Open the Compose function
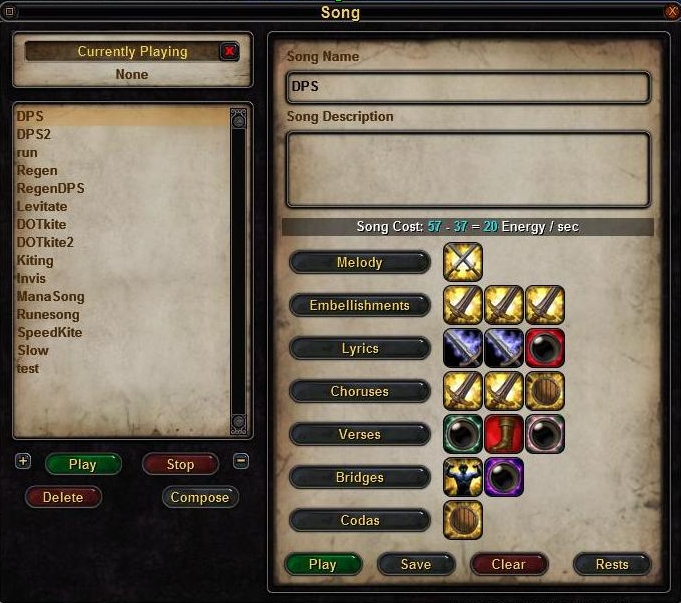 pos(200,497)
